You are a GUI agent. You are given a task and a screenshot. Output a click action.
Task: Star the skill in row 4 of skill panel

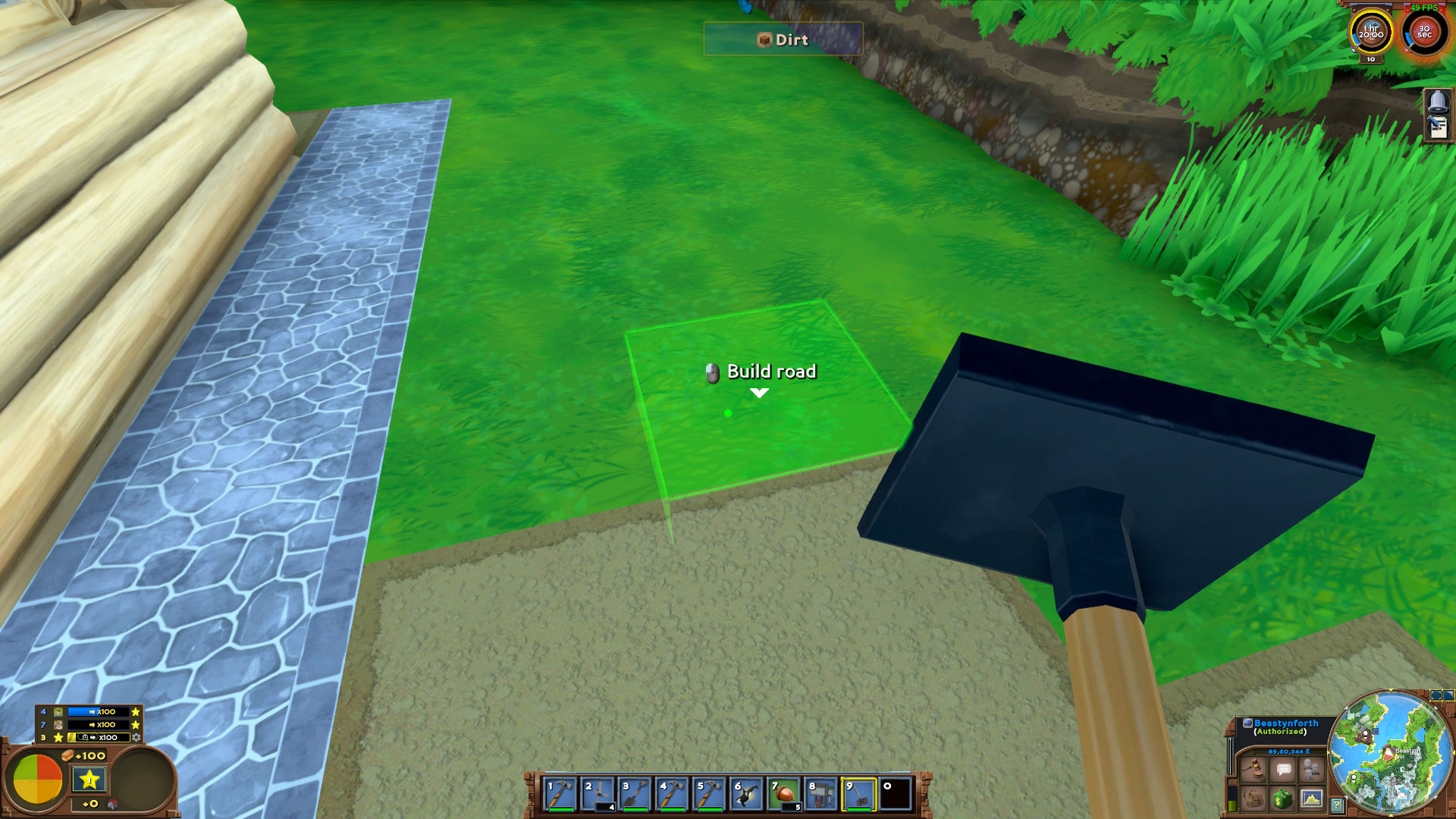pos(136,712)
